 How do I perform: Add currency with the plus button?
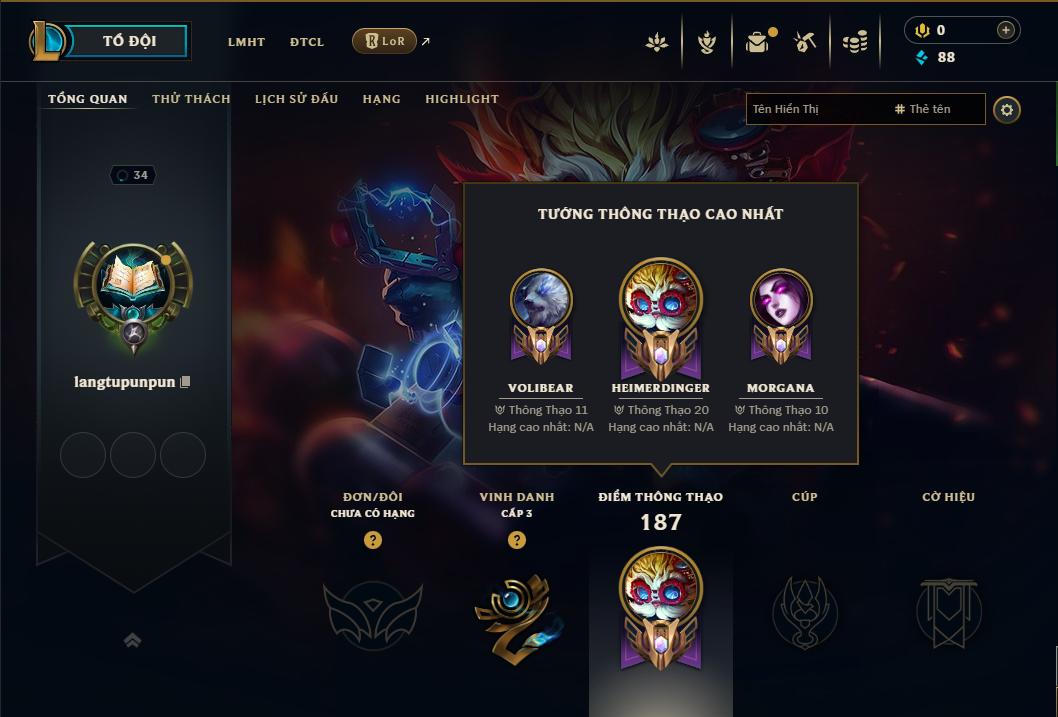point(1006,30)
